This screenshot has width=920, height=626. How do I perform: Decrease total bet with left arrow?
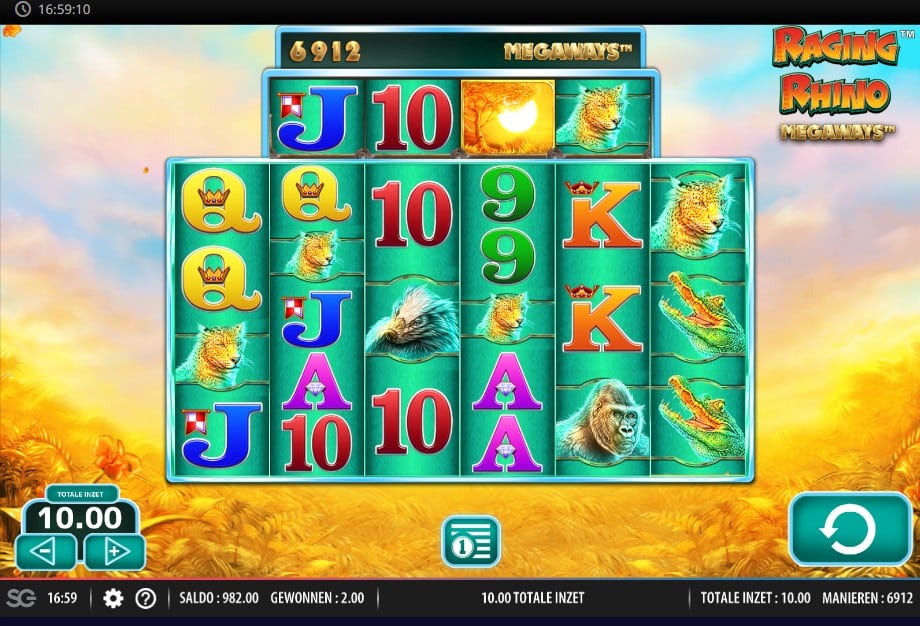(46, 551)
